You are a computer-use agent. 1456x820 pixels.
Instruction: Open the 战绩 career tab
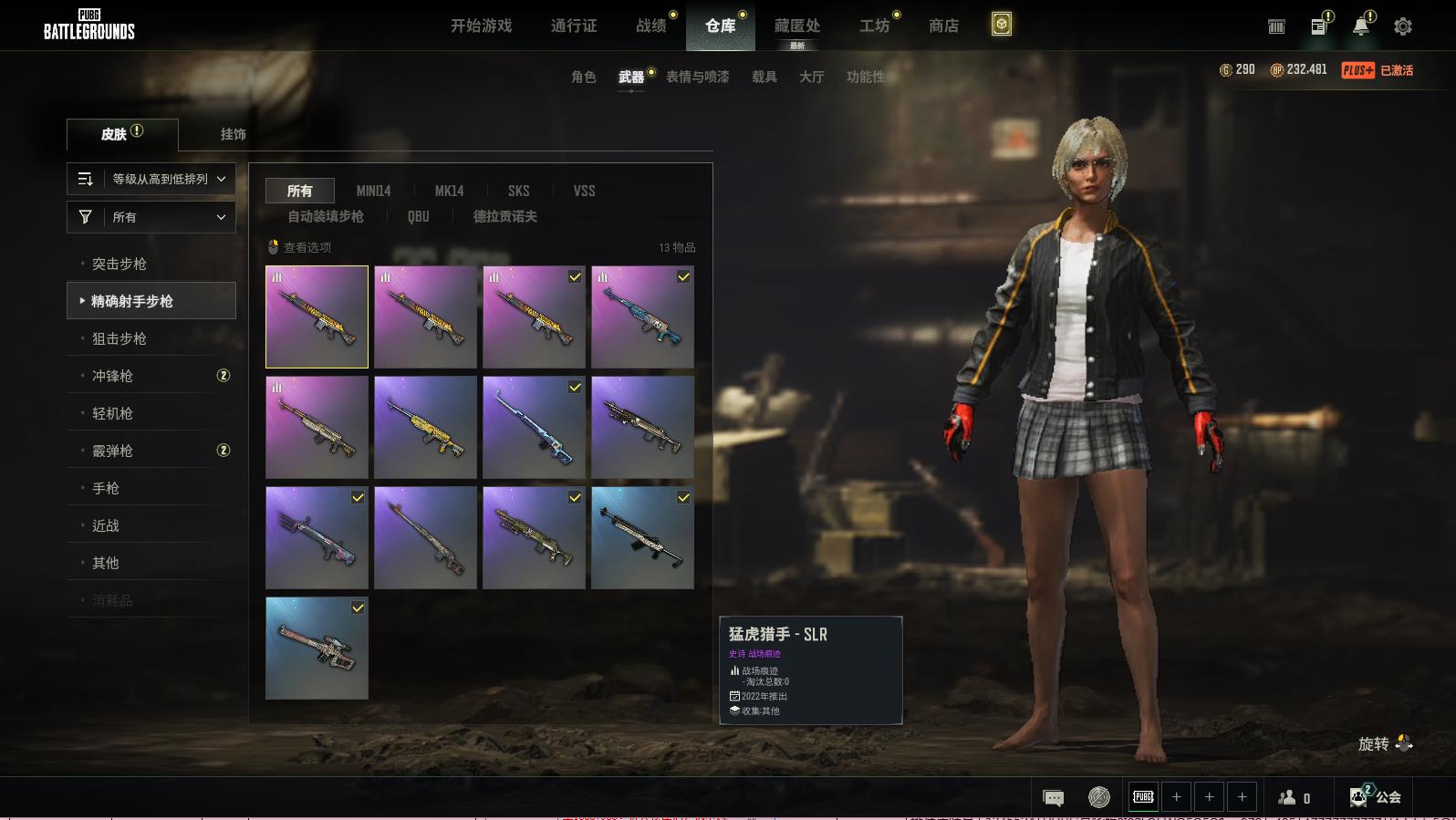pos(651,26)
